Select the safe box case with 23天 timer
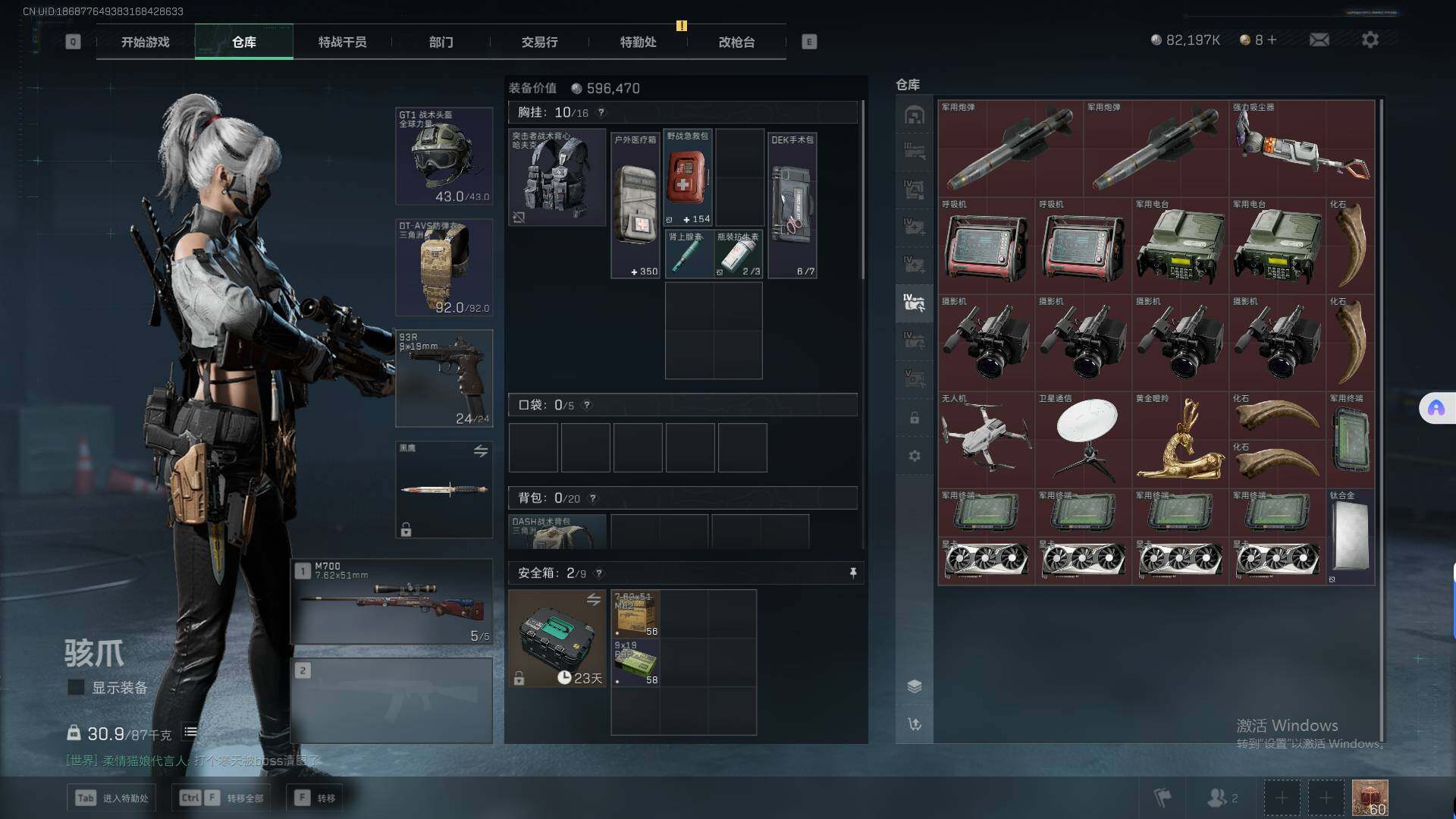Screen dimensions: 1456x819 [x=557, y=639]
